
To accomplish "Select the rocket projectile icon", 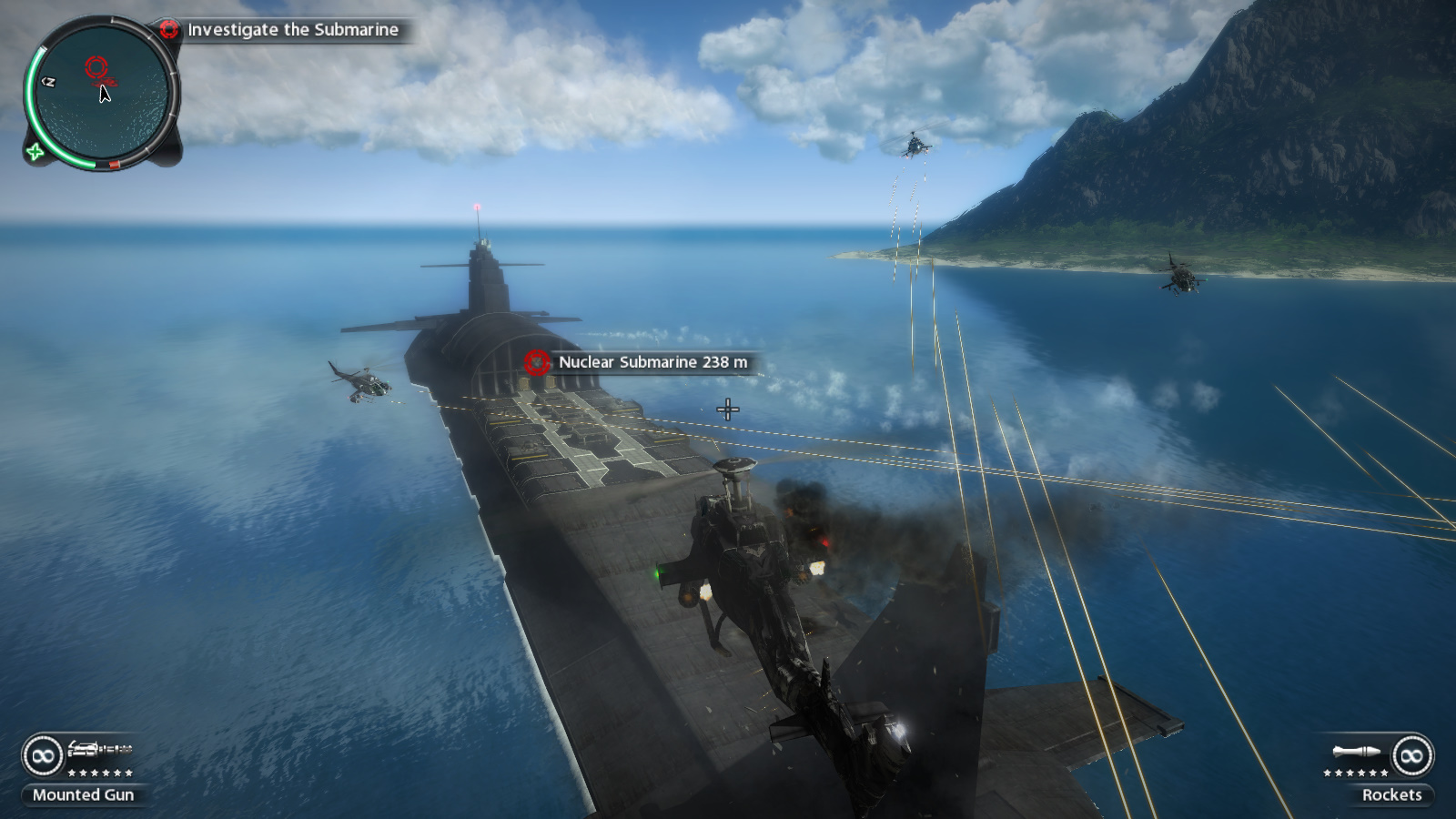I will point(1356,751).
